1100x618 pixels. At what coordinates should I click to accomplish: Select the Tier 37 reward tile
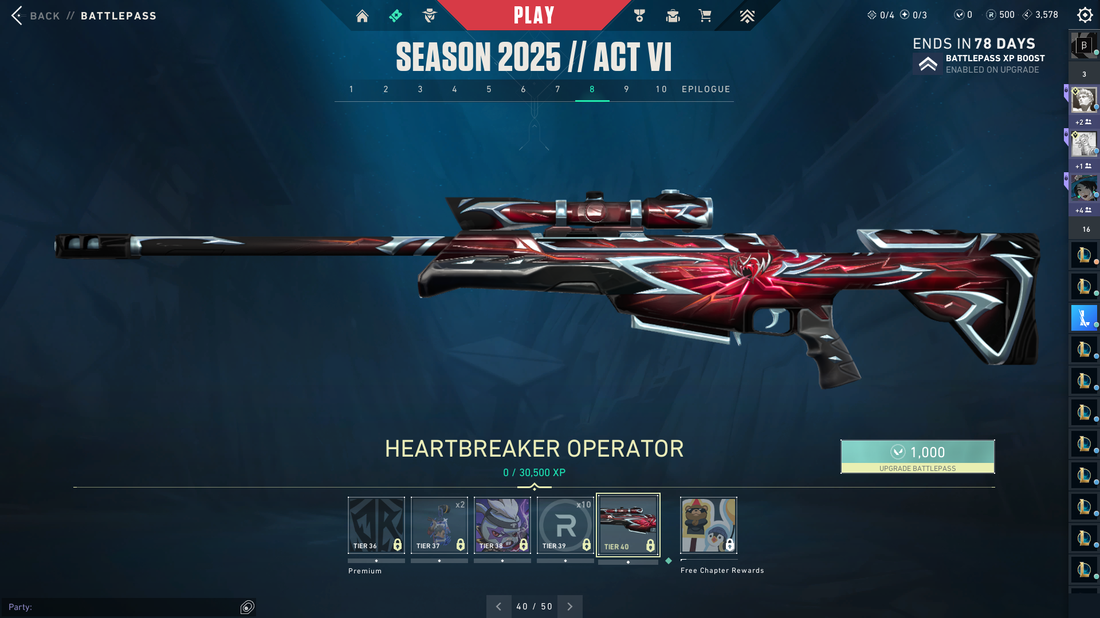[439, 526]
